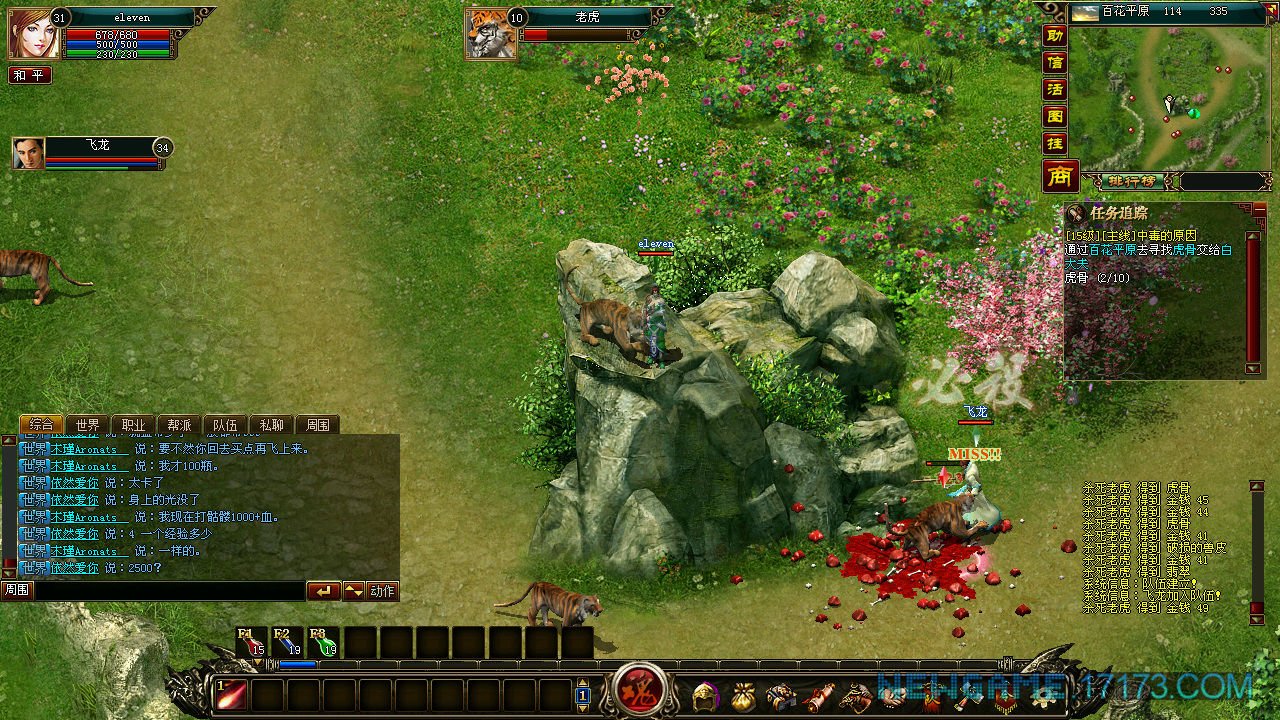Send the chat message with enter-arrow button

[323, 591]
